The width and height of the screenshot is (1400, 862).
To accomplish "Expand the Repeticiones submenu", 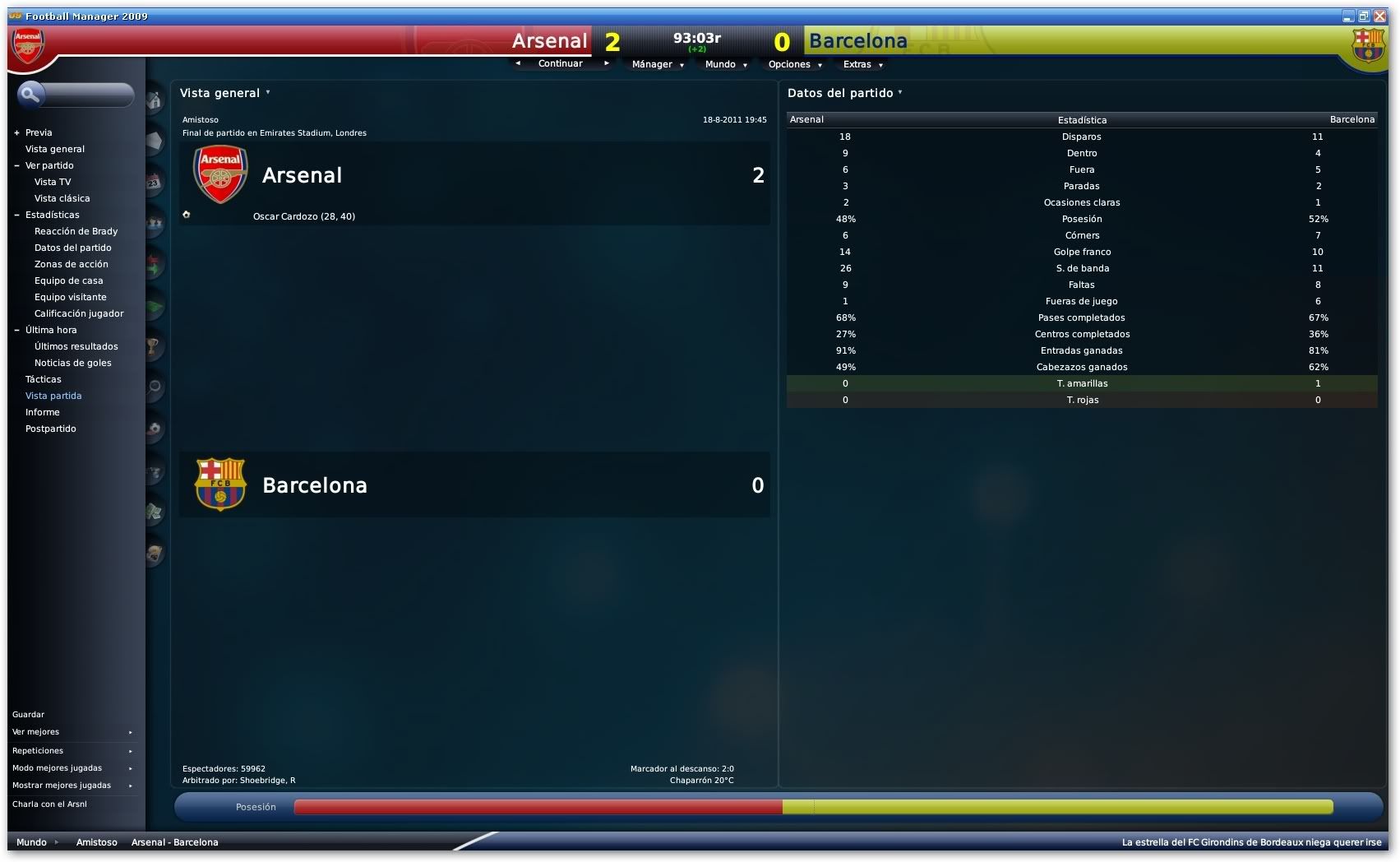I will (x=72, y=750).
